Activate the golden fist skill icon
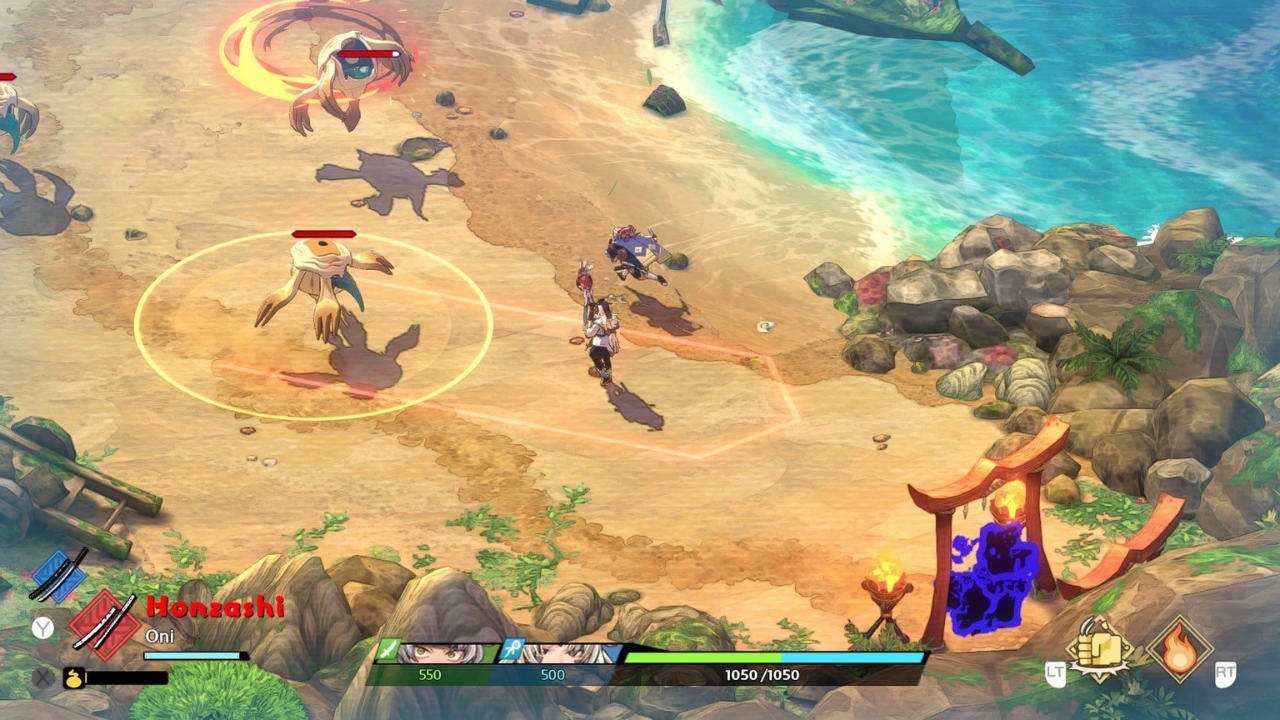The image size is (1280, 720). [1098, 650]
